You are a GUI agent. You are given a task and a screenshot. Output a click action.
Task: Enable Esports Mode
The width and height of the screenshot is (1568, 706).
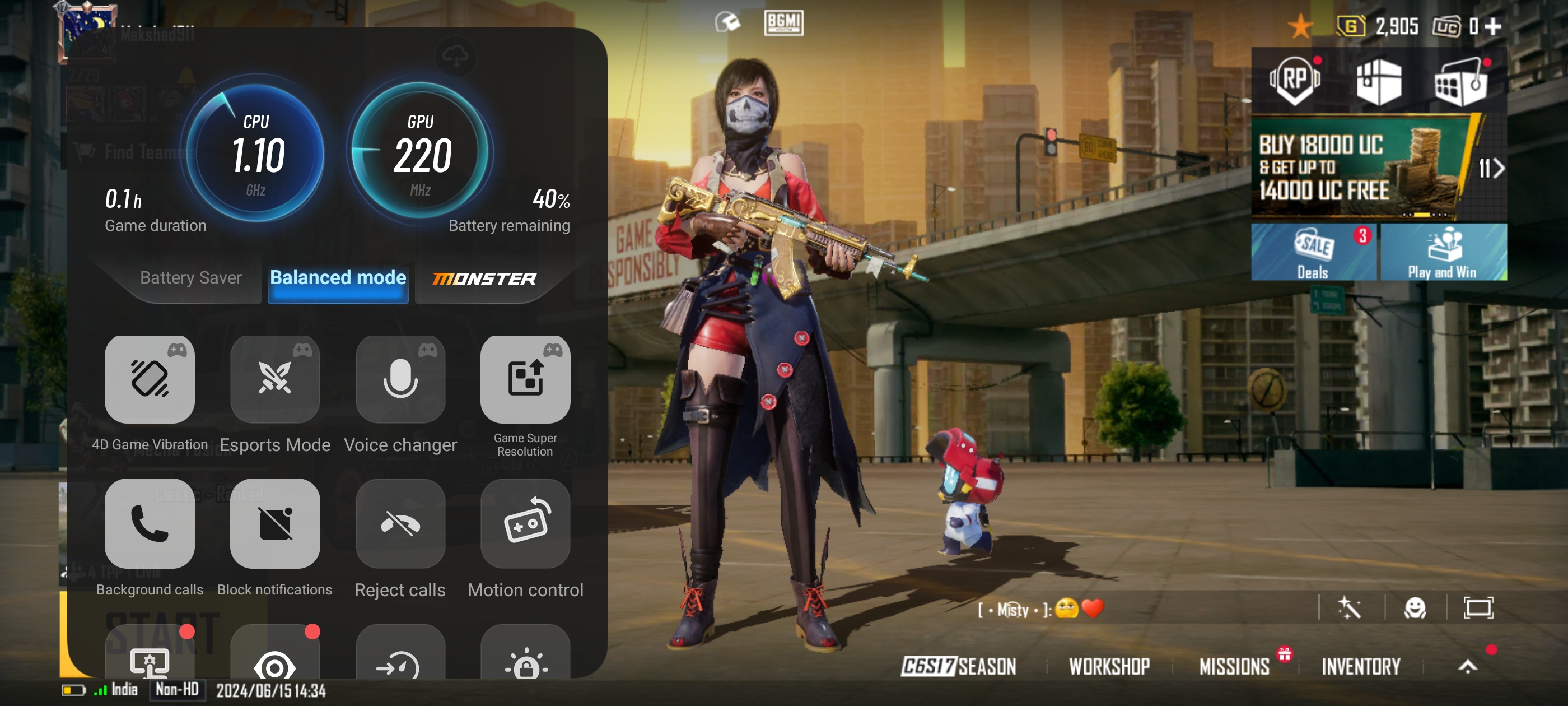(275, 379)
